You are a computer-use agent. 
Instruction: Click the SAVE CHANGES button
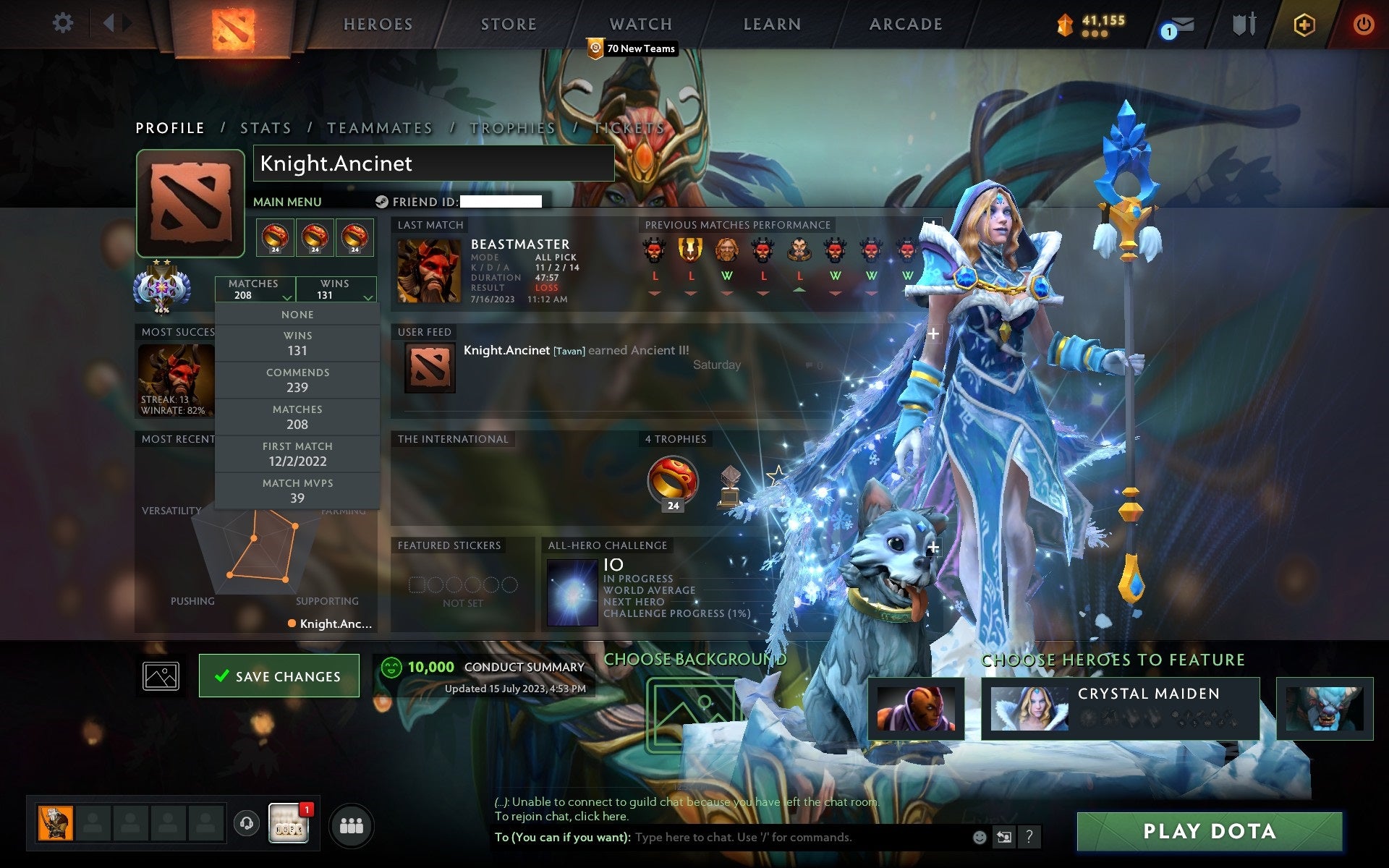(x=279, y=676)
